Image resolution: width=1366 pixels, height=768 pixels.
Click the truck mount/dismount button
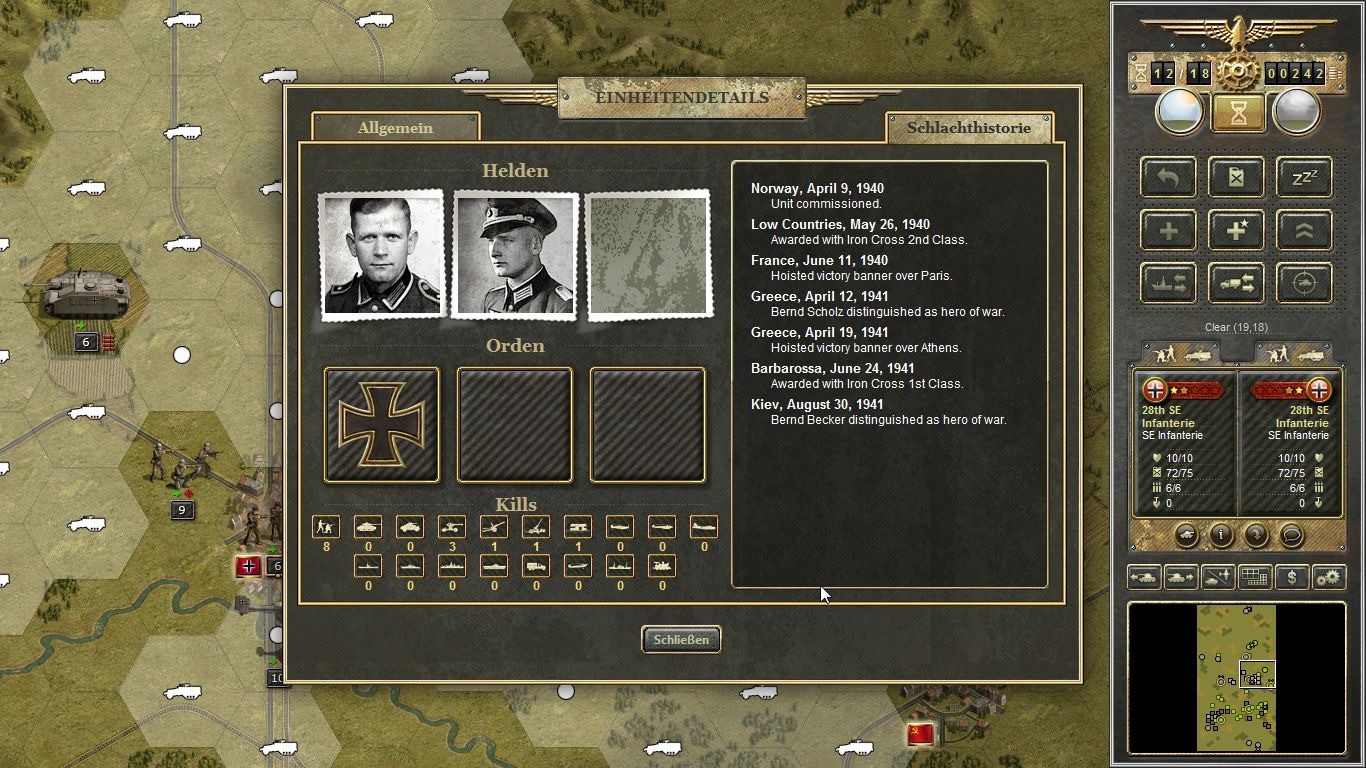pyautogui.click(x=1236, y=284)
